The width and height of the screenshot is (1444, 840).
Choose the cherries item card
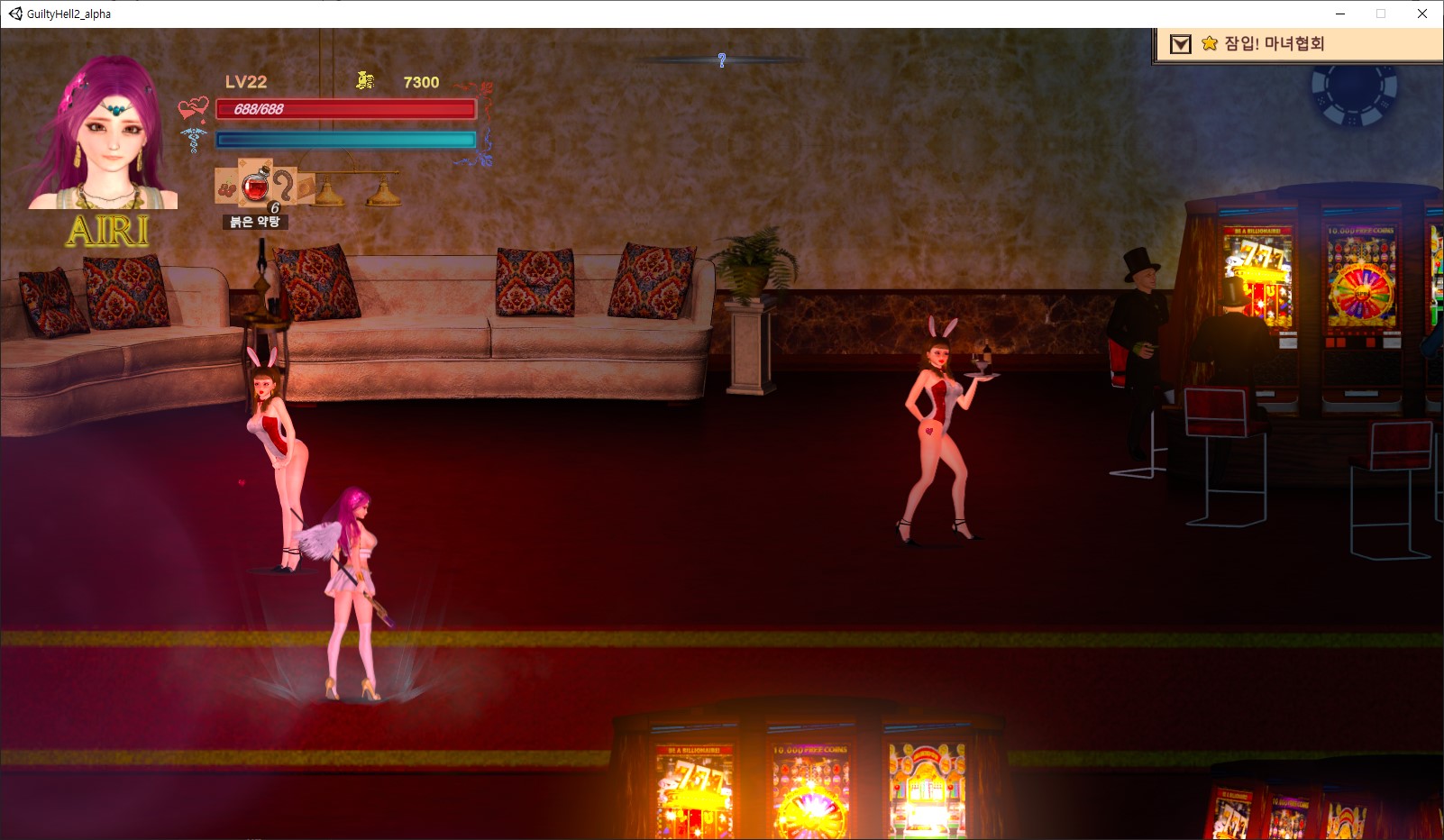(x=226, y=188)
